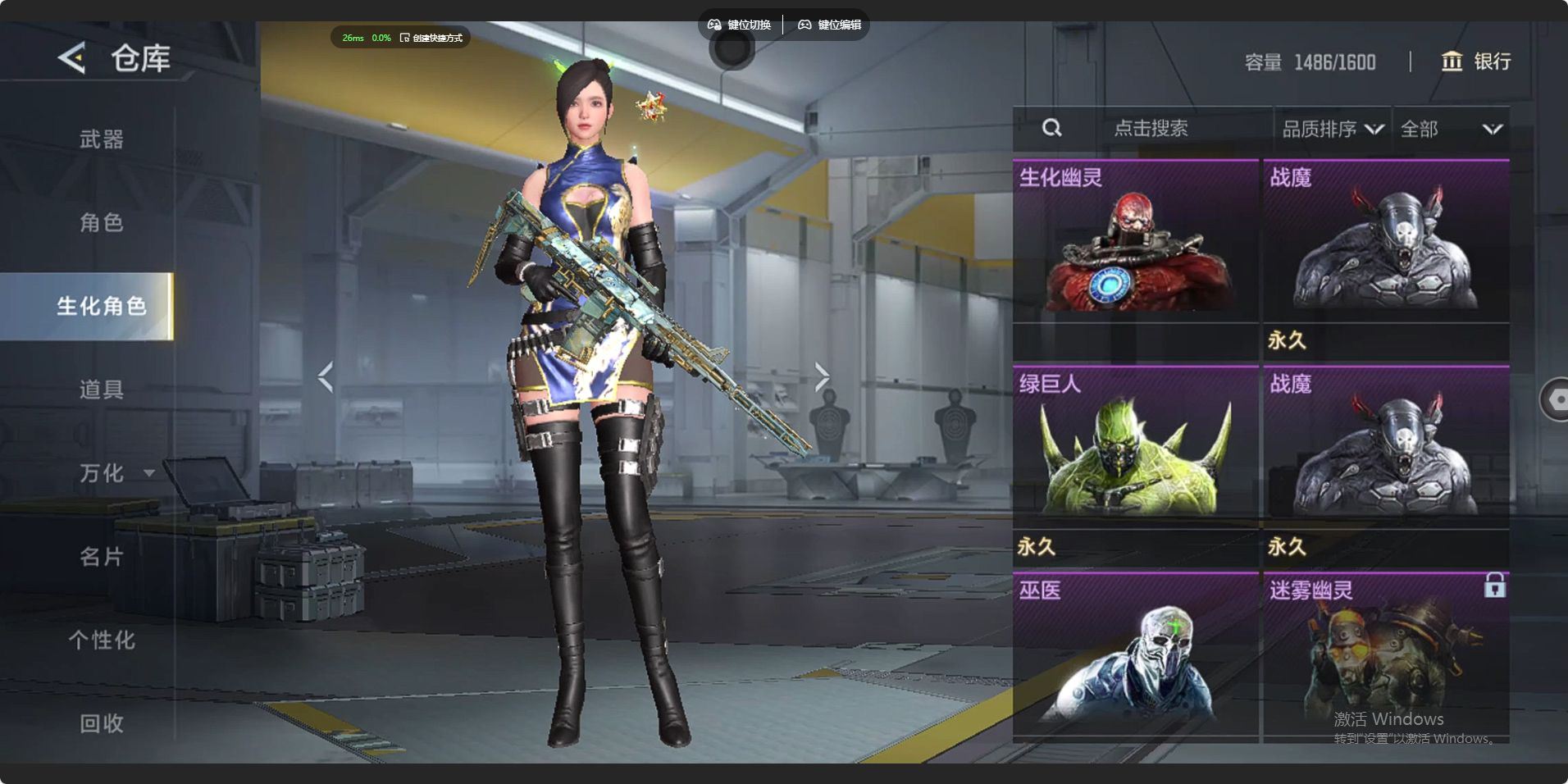Open the 品质排序 sort dropdown
The height and width of the screenshot is (784, 1568).
coord(1332,129)
